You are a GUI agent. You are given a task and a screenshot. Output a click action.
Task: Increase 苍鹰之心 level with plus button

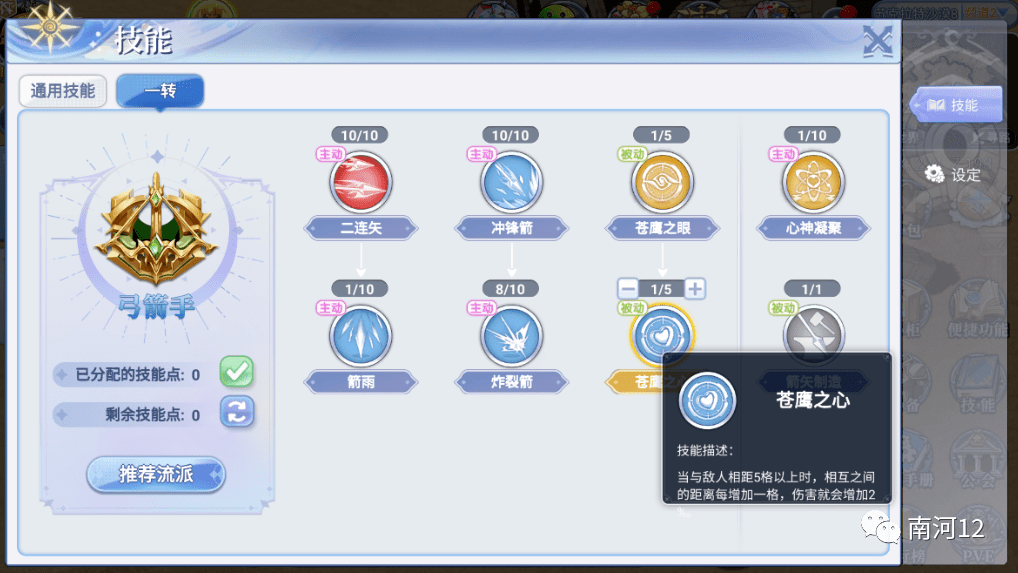[x=695, y=289]
